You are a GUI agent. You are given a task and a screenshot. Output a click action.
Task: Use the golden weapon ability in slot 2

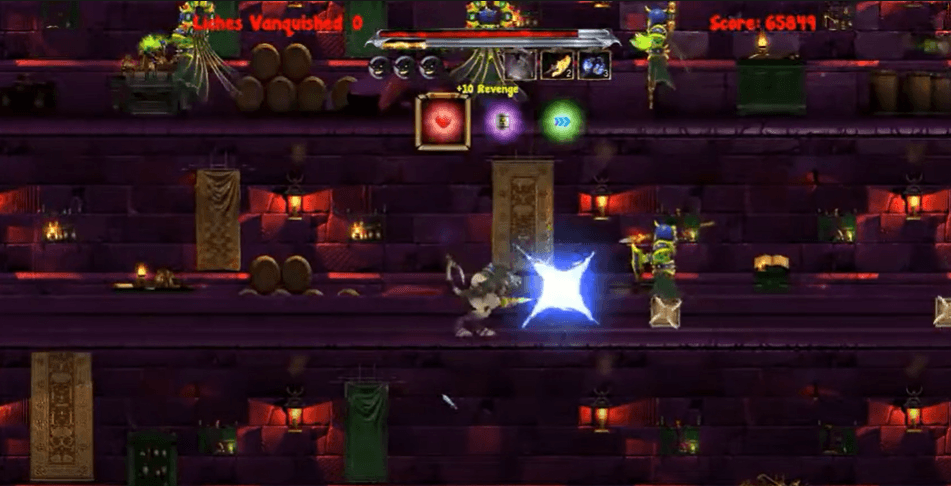556,66
